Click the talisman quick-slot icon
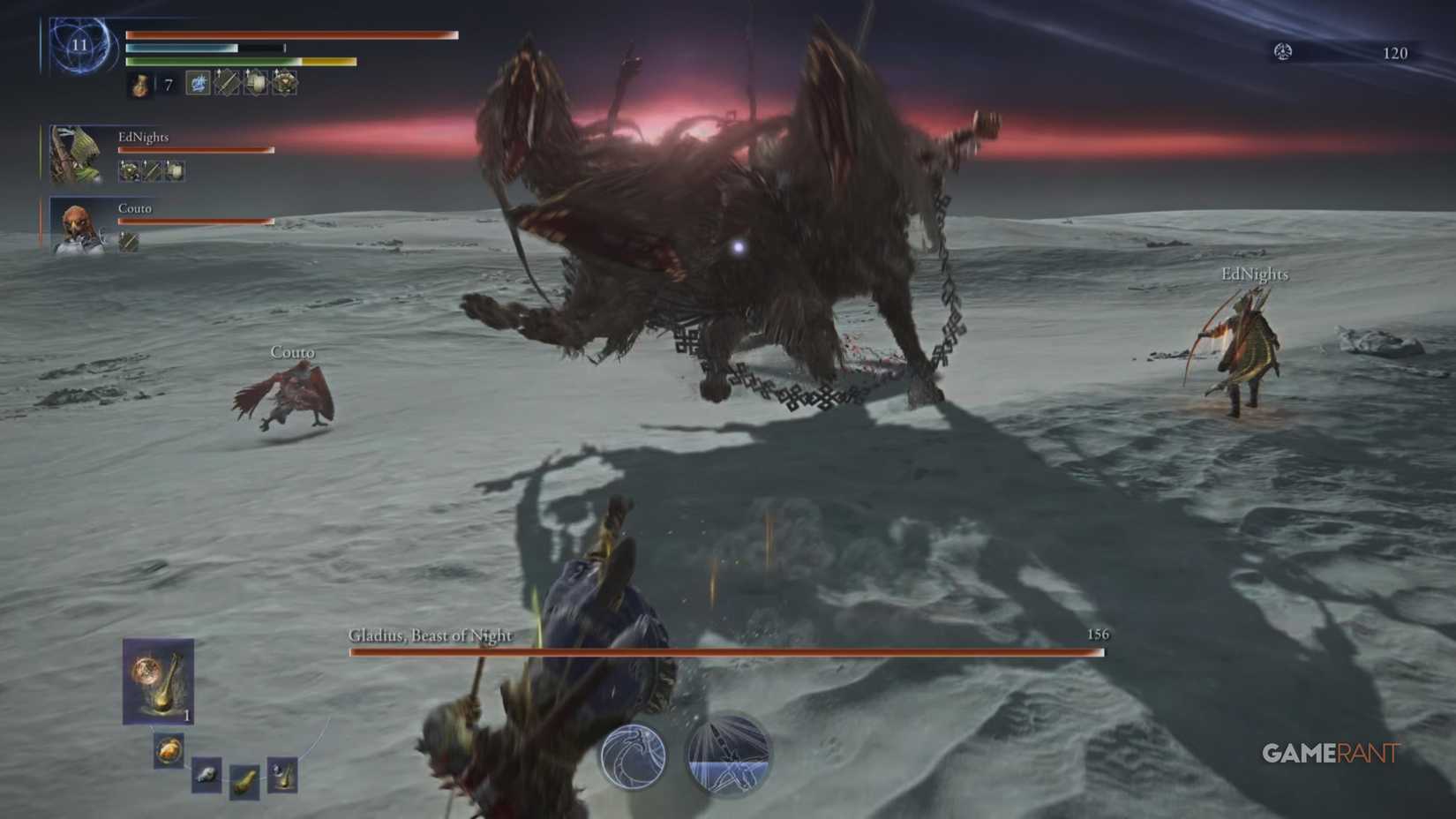Screen dimensions: 1456x819 pyautogui.click(x=285, y=85)
